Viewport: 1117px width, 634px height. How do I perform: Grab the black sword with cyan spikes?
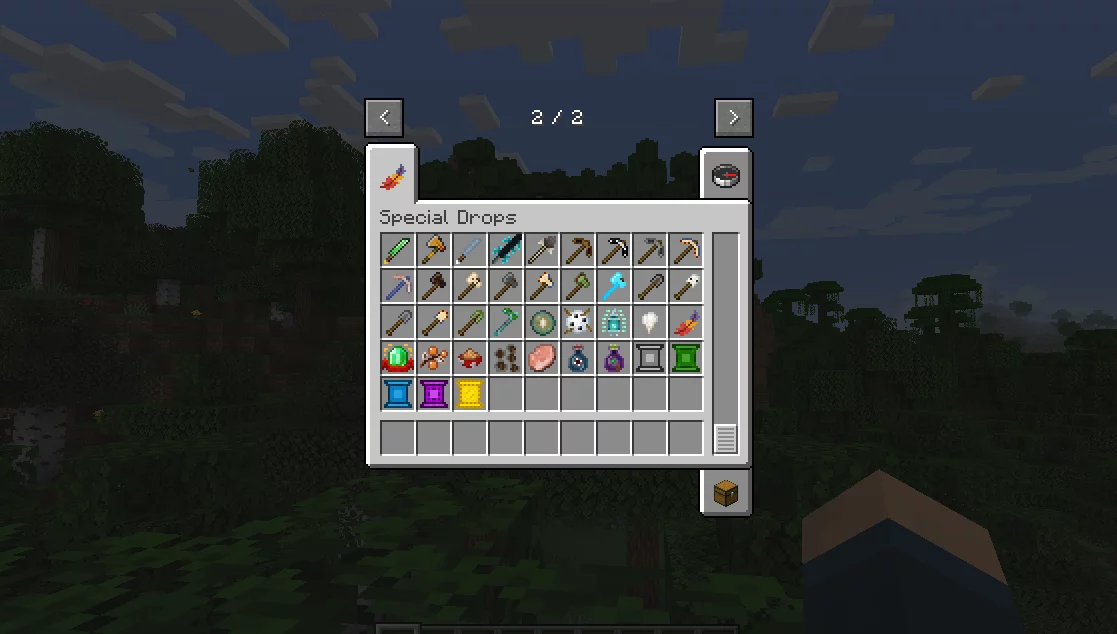pyautogui.click(x=506, y=250)
